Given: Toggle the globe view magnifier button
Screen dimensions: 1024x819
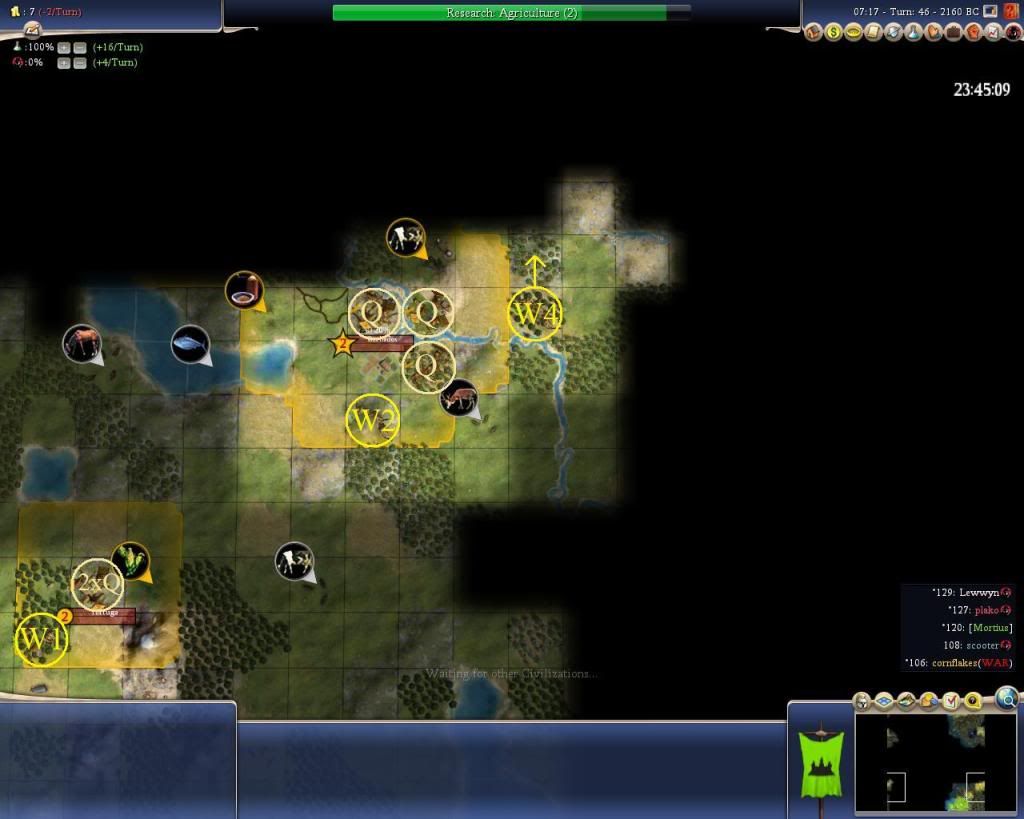Looking at the screenshot, I should (x=1007, y=697).
